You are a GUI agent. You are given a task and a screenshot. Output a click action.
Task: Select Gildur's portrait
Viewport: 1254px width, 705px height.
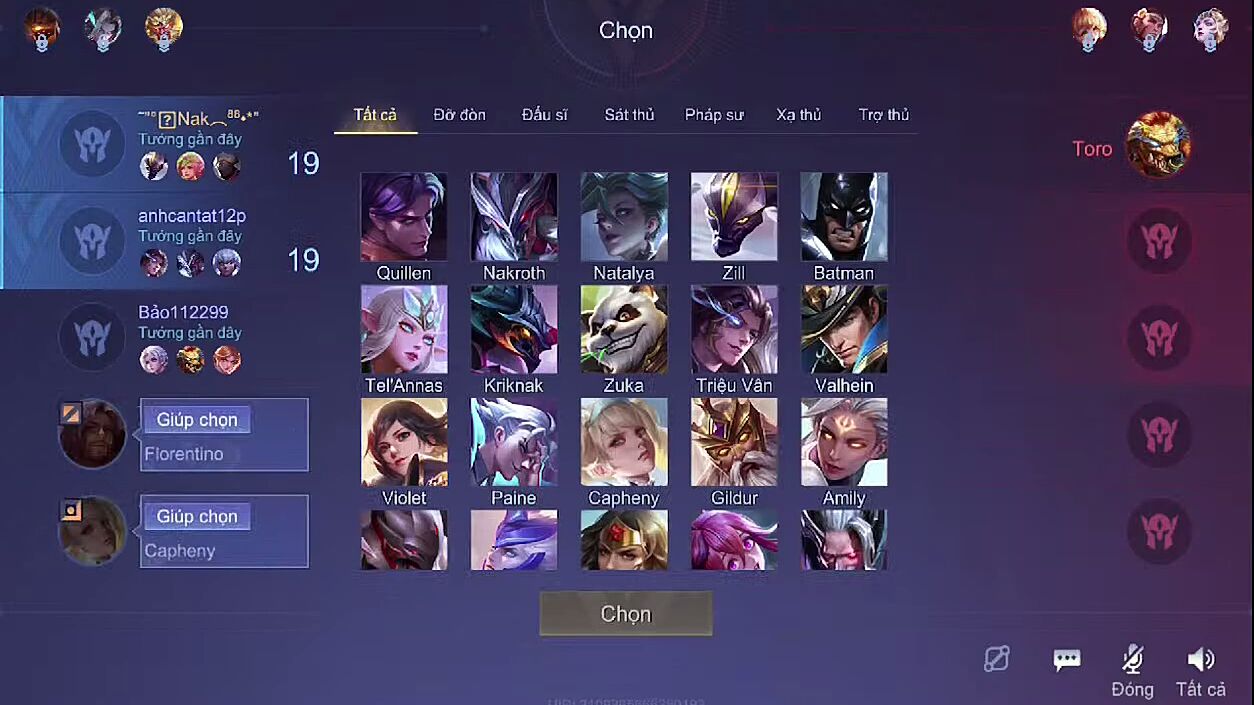[x=734, y=442]
